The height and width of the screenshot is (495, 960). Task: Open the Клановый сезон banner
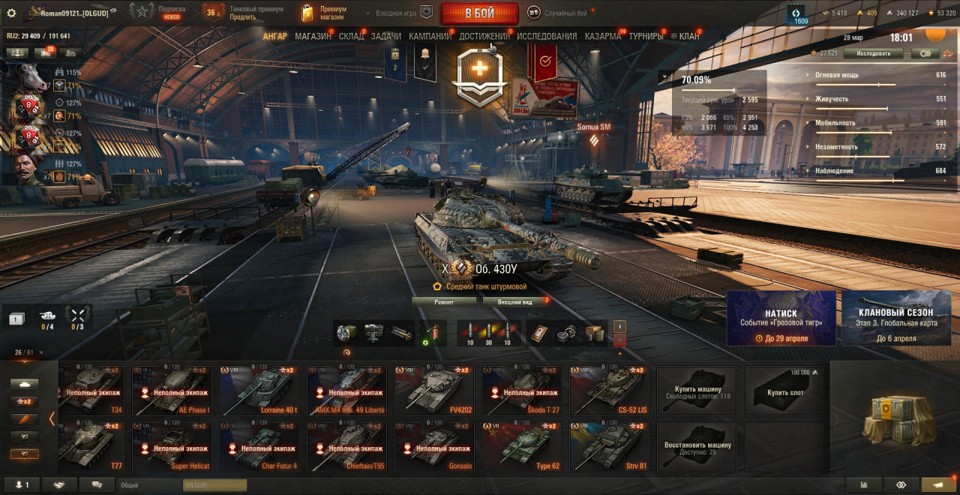coord(896,318)
